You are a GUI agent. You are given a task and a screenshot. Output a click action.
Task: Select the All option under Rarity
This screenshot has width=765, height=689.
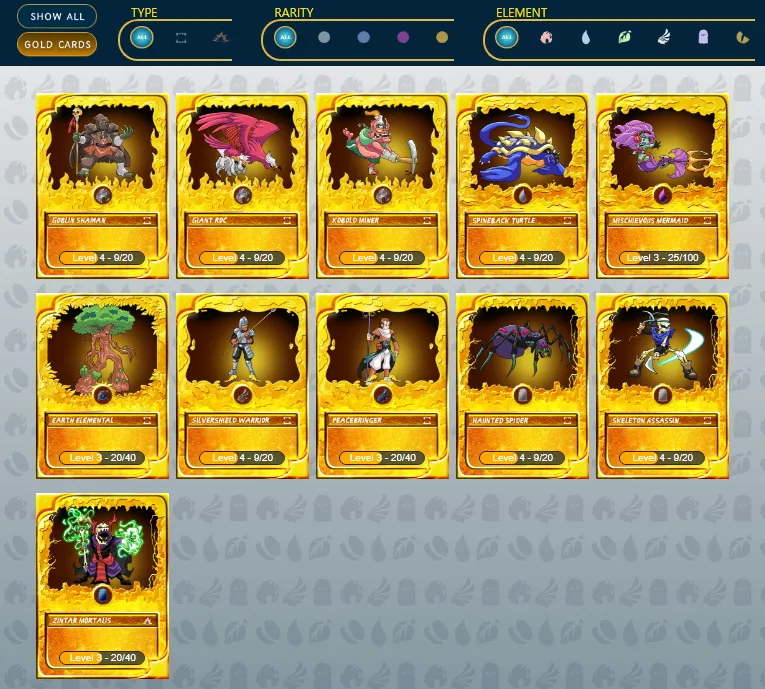point(286,38)
